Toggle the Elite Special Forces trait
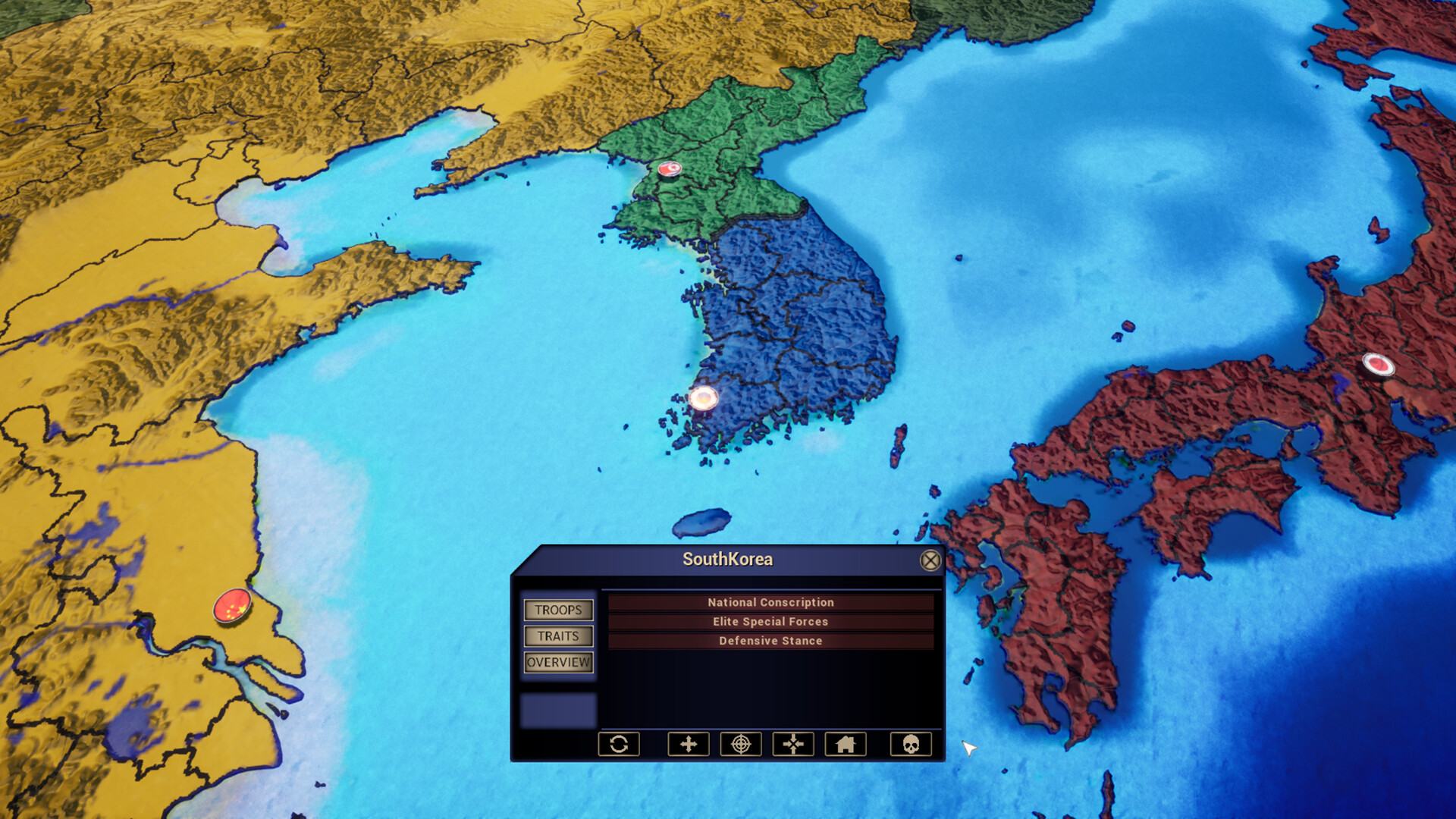1456x819 pixels. pos(770,621)
